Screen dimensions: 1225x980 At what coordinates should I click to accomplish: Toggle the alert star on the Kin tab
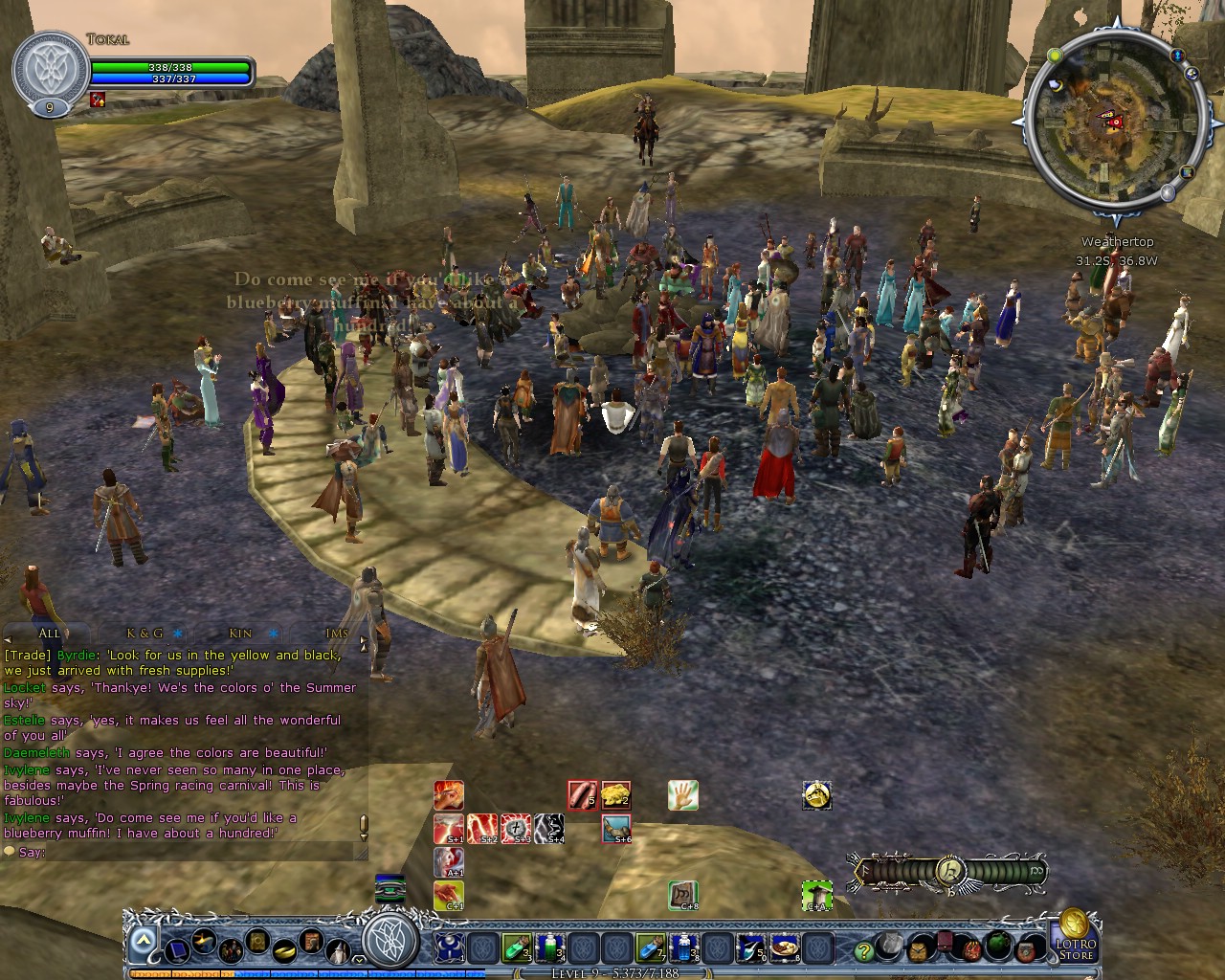(x=272, y=634)
